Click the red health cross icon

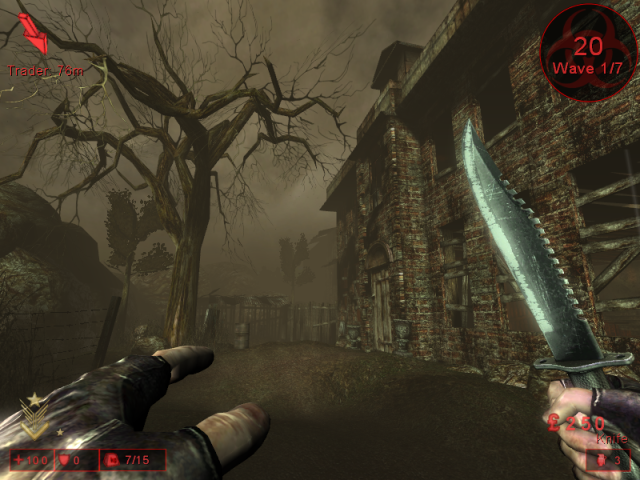click(18, 461)
